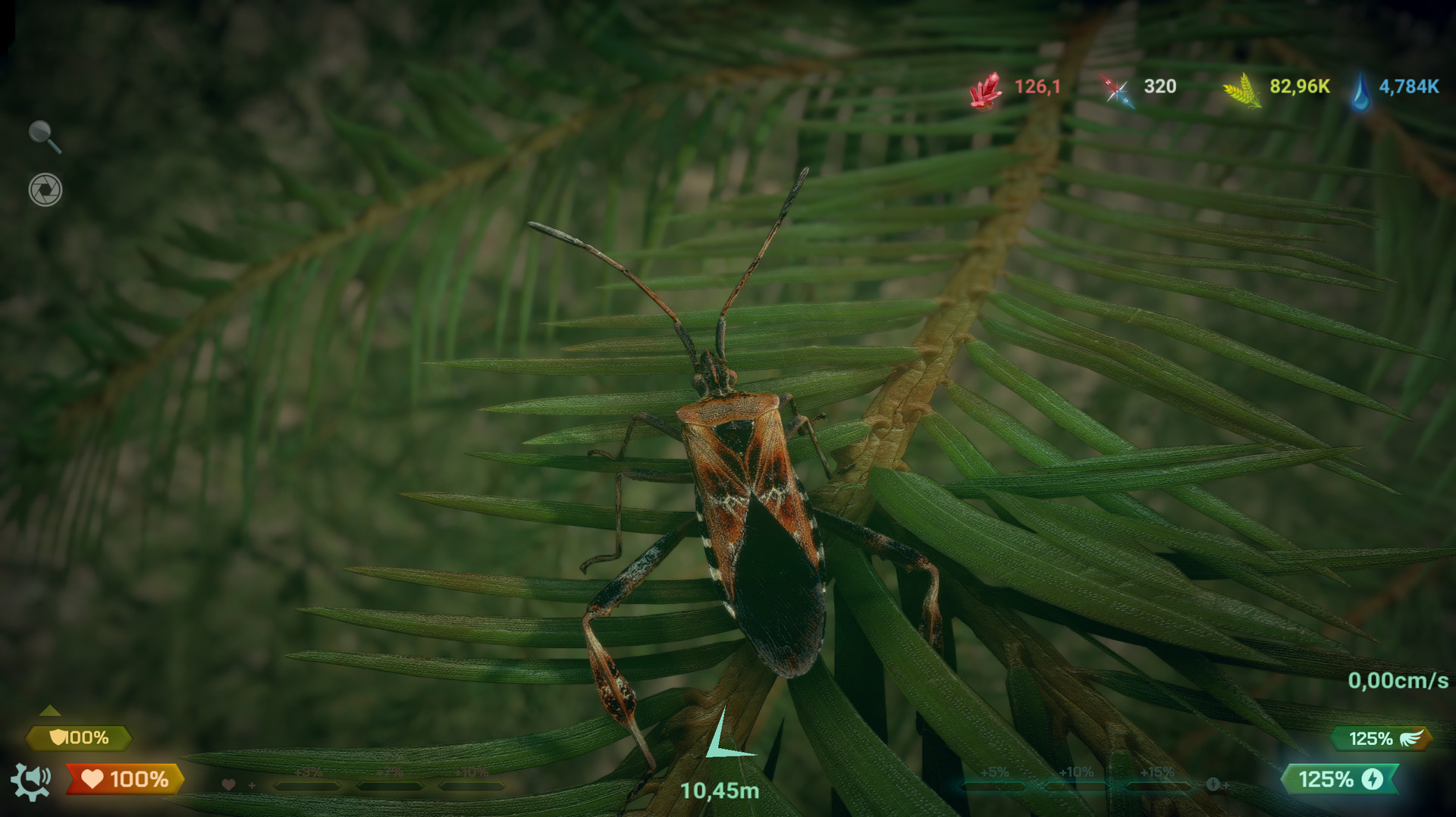1456x817 pixels.
Task: Expand the panel via the upward triangle arrow
Action: pyautogui.click(x=49, y=711)
